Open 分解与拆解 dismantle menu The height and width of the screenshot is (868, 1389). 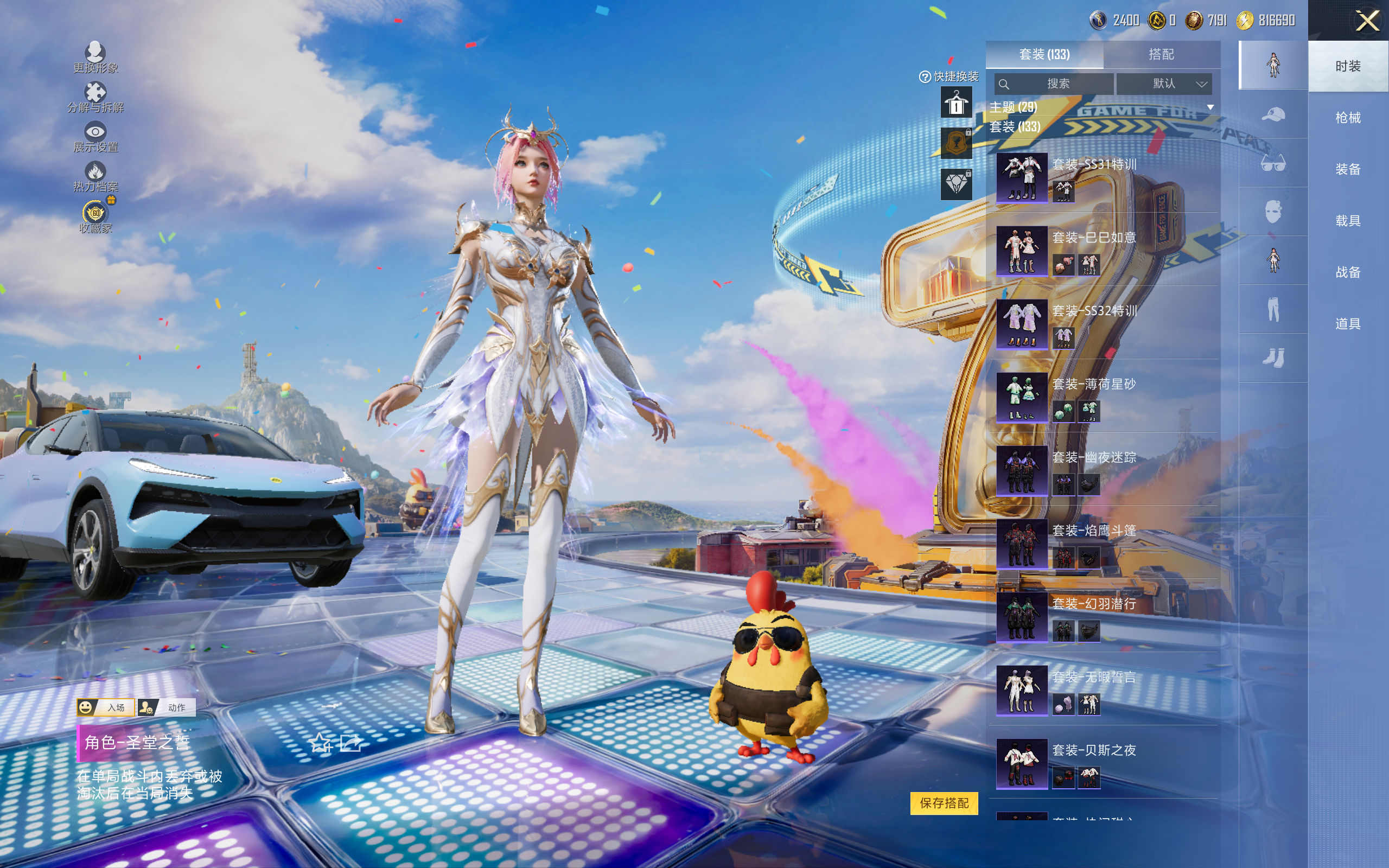point(95,98)
